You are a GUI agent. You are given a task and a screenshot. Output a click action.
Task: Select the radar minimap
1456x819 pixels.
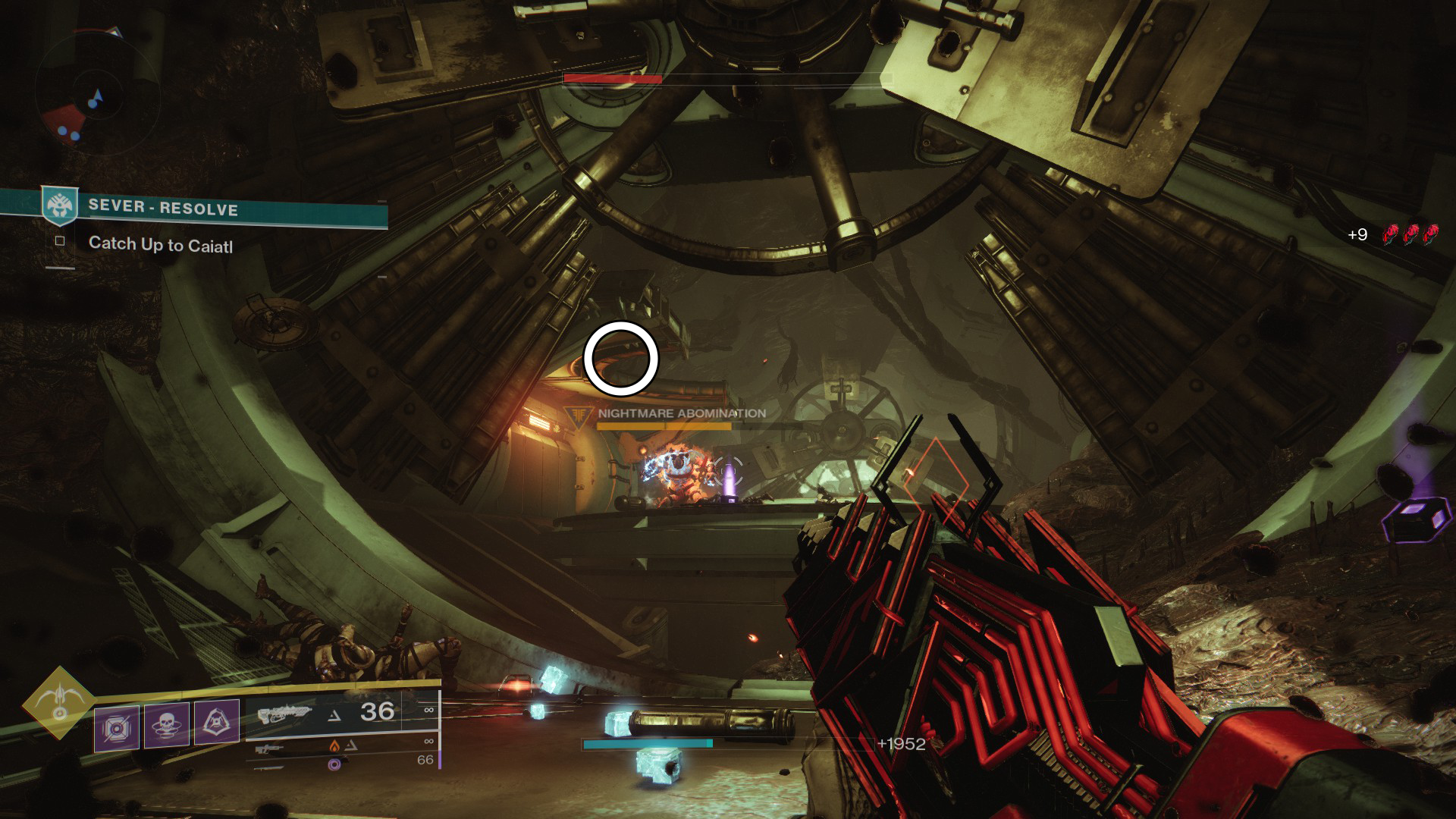coord(96,95)
